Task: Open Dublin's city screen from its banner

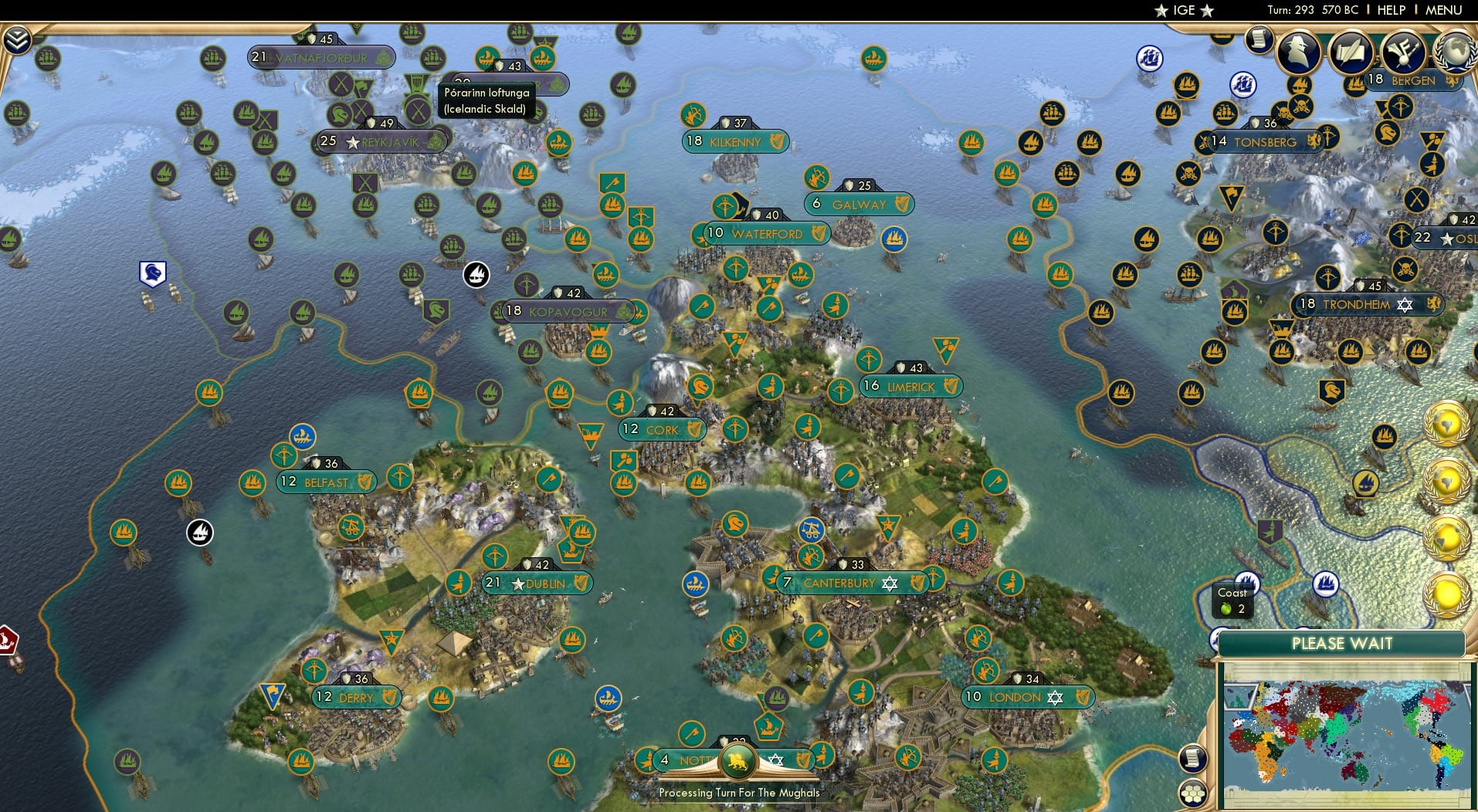Action: pyautogui.click(x=545, y=584)
